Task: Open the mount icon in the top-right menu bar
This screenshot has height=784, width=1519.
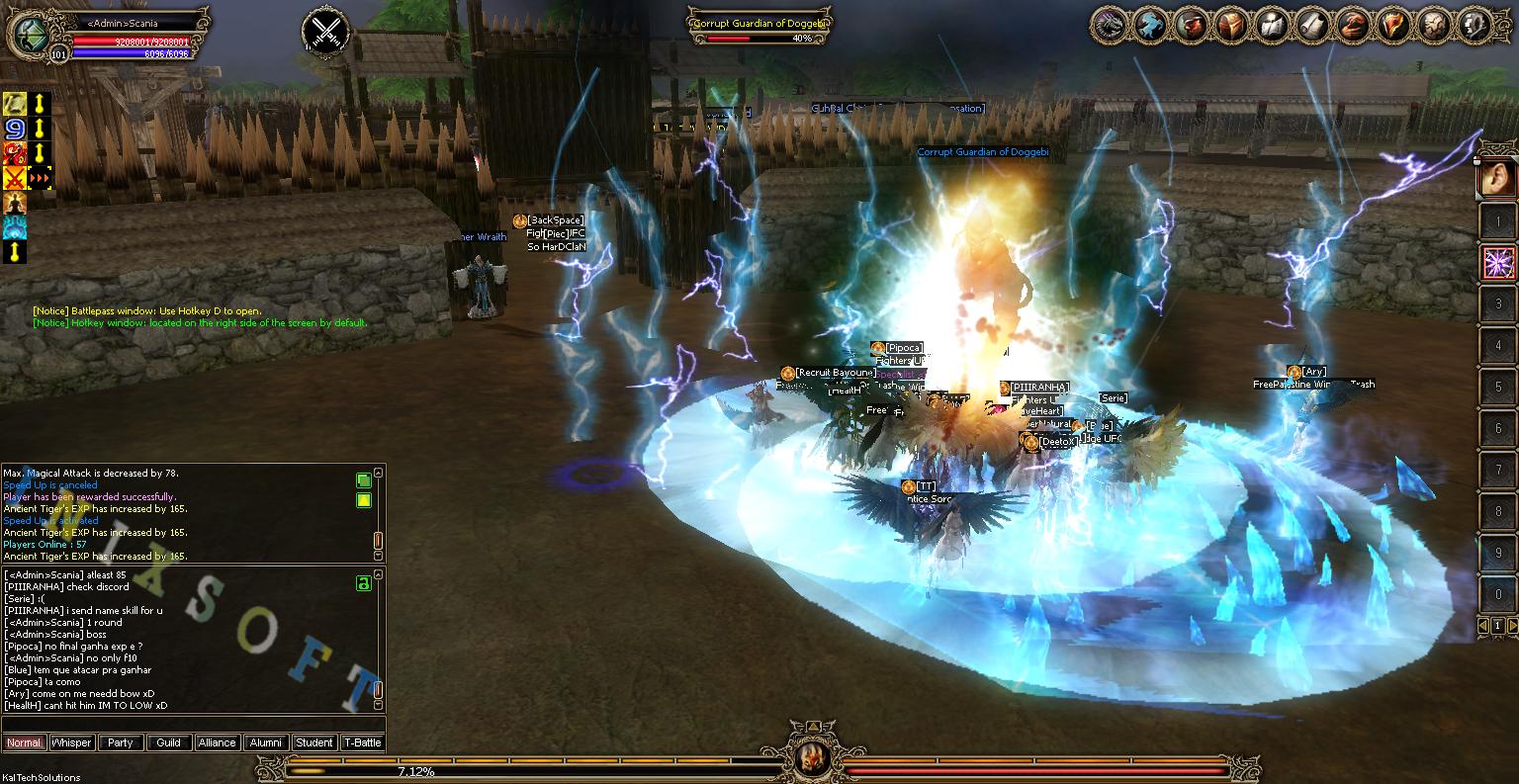Action: (x=1148, y=27)
